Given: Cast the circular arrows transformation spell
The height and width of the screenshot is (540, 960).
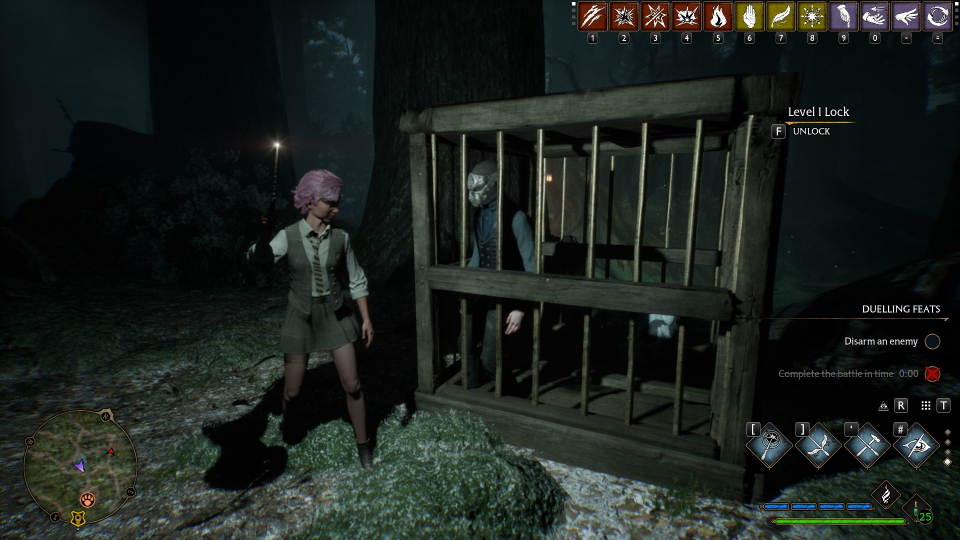Looking at the screenshot, I should [x=938, y=17].
